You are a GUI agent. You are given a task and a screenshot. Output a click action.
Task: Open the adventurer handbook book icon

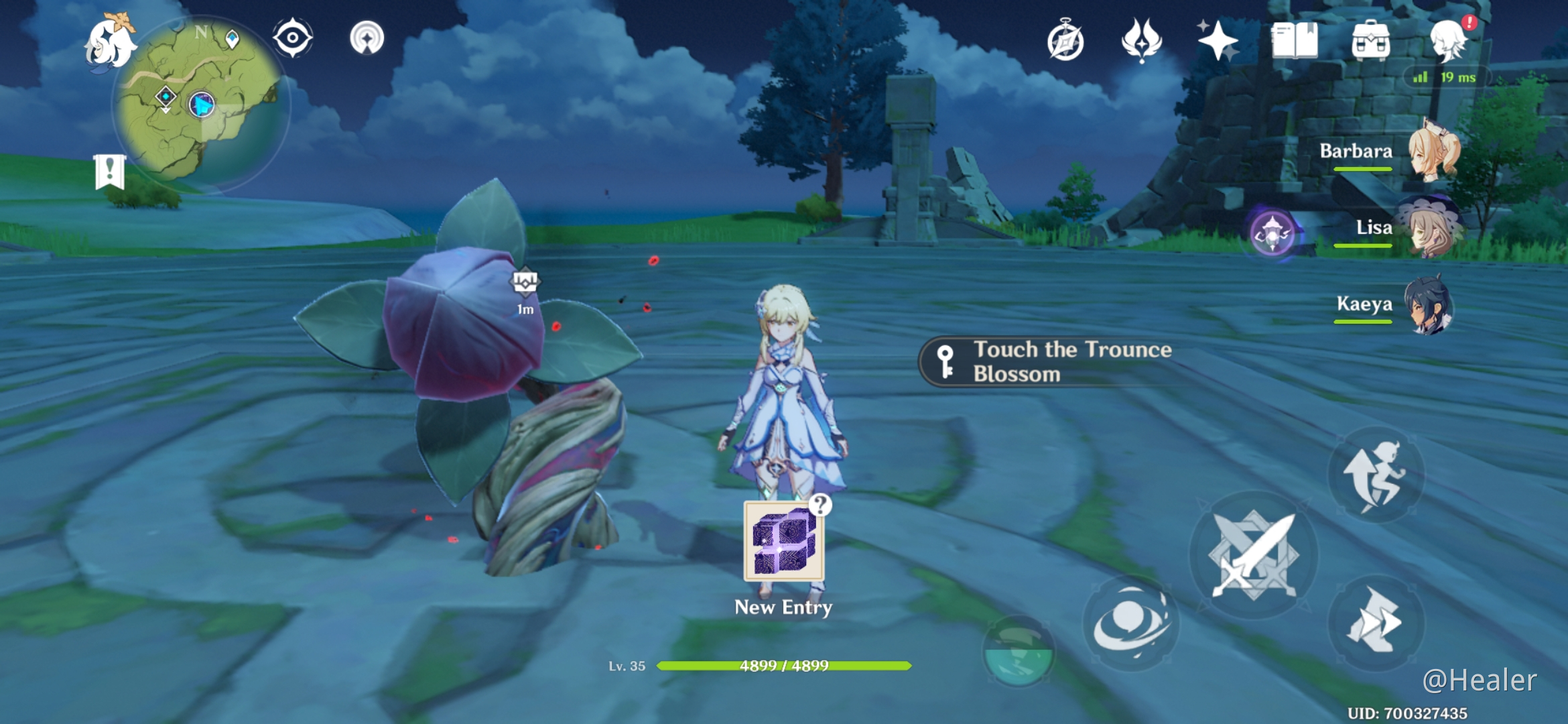pyautogui.click(x=1295, y=40)
